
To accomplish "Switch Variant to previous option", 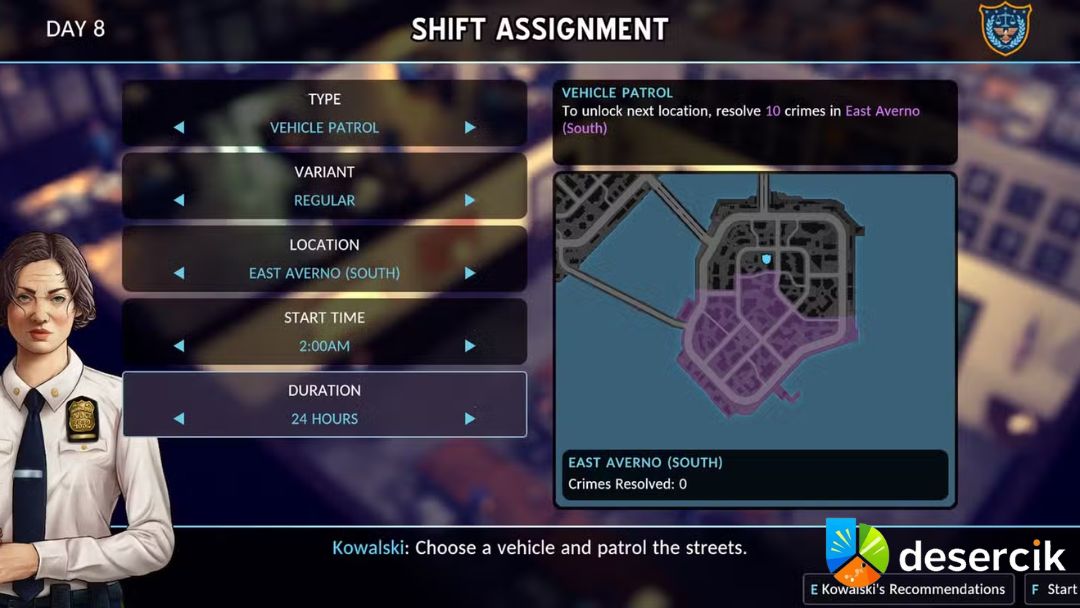I will coord(179,200).
